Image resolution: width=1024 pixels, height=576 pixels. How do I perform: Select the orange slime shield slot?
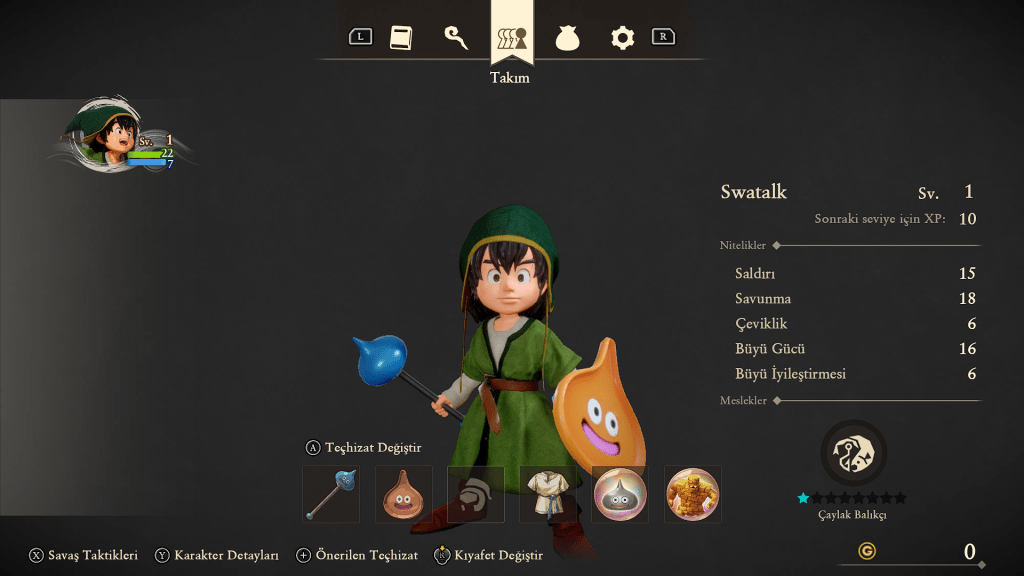[404, 494]
